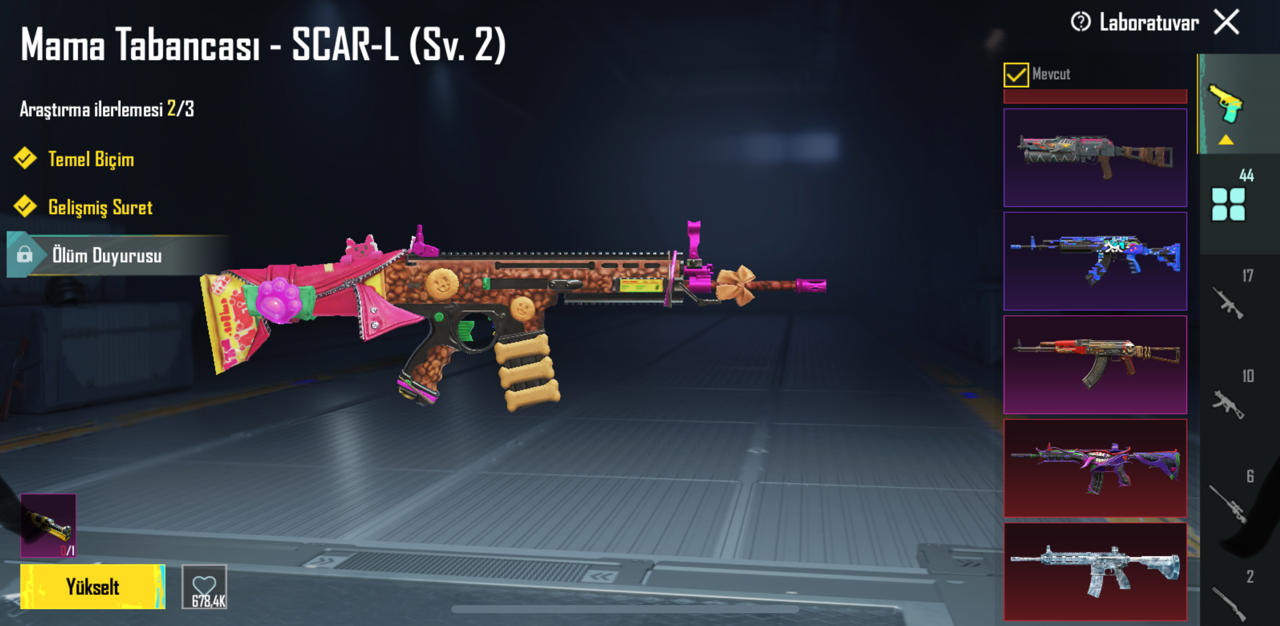The width and height of the screenshot is (1280, 626).
Task: Pick the blue pixel rifle skin thumbnail
Action: point(1095,261)
